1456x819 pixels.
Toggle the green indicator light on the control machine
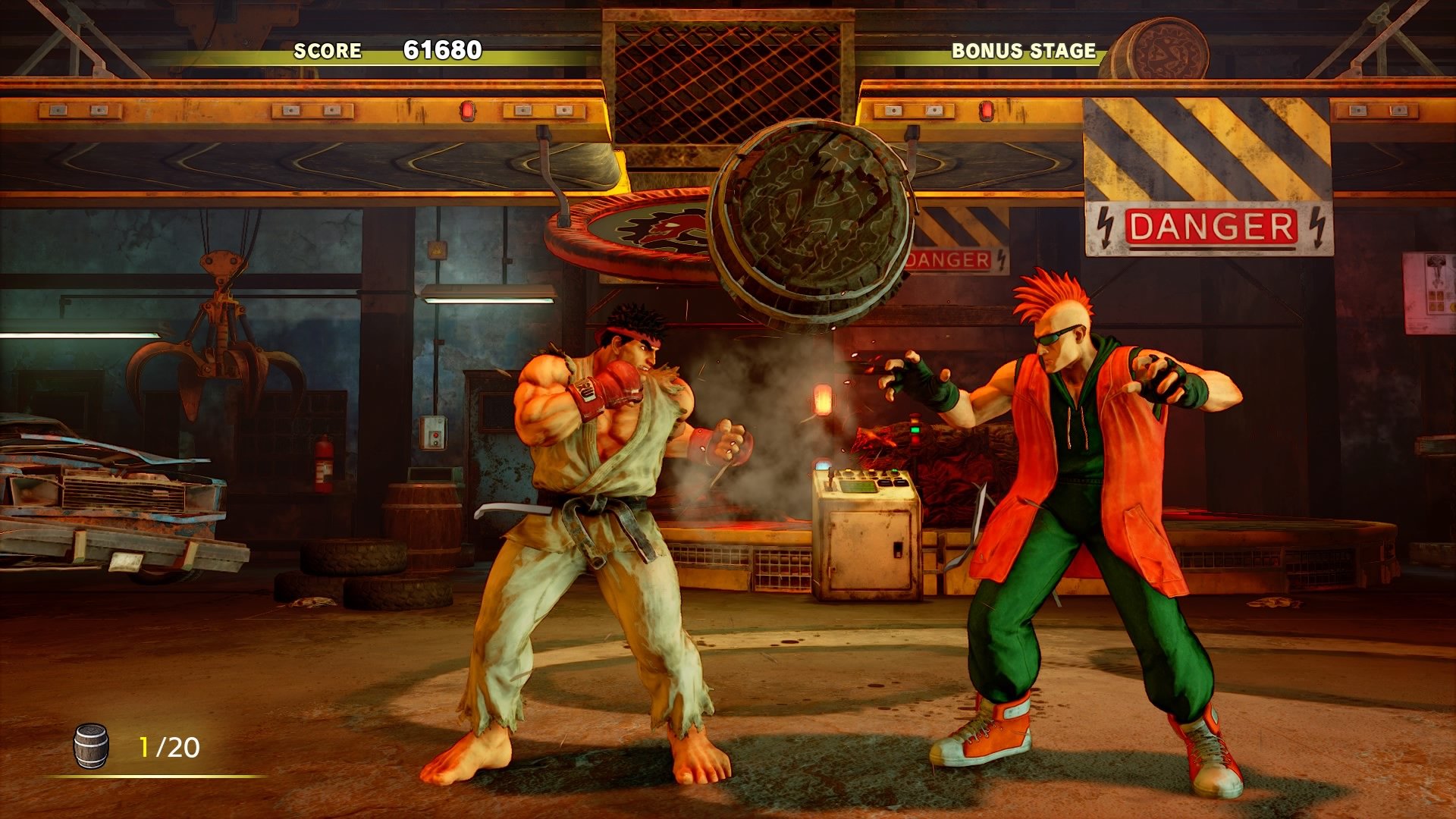(x=915, y=430)
